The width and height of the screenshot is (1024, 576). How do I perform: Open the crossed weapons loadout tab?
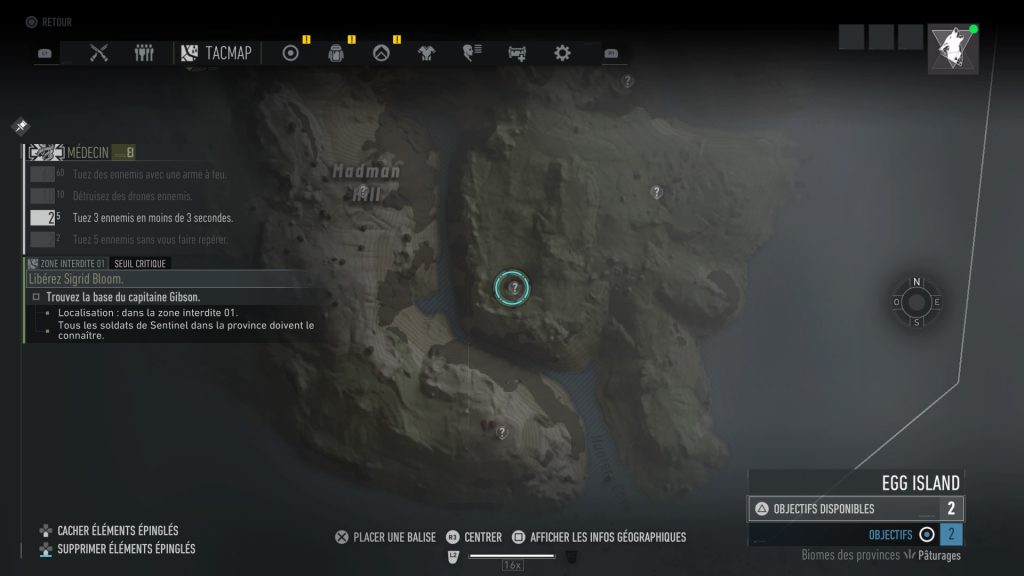coord(98,53)
